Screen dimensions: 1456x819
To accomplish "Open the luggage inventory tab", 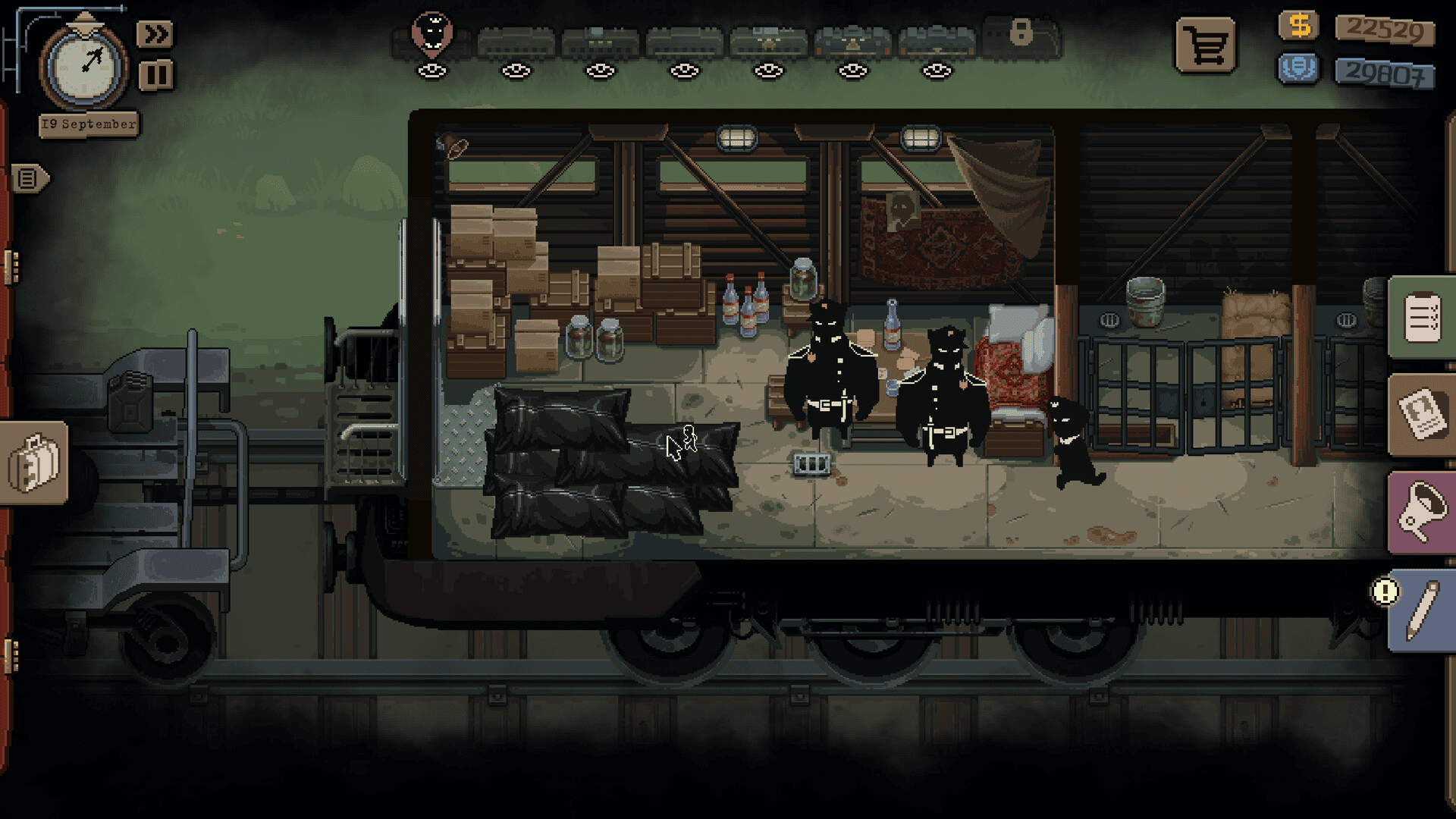I will point(33,463).
